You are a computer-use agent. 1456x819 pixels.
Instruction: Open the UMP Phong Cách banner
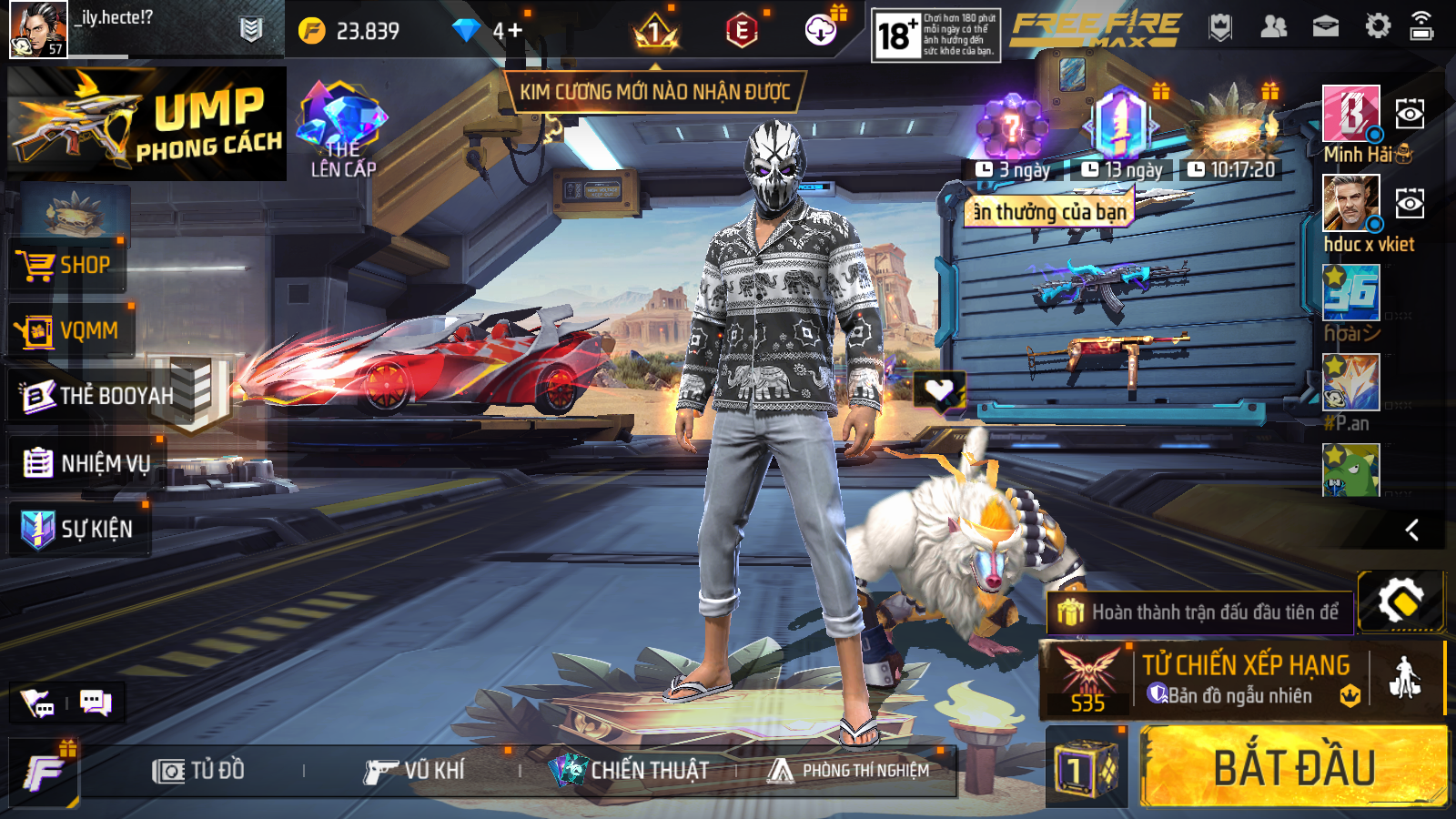click(x=146, y=124)
